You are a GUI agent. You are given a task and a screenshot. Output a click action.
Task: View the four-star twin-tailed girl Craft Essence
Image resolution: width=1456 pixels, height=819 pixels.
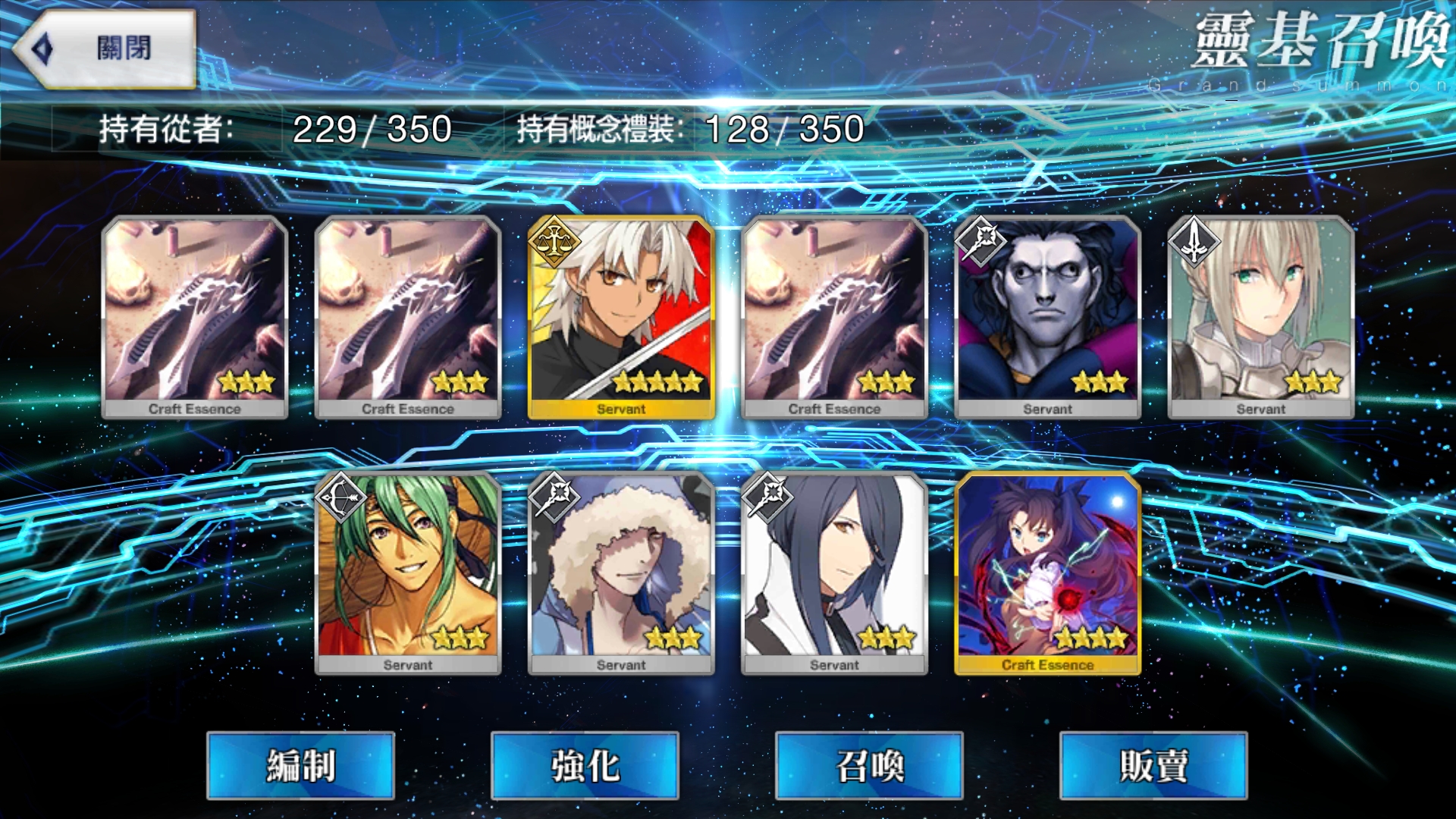pos(1047,573)
